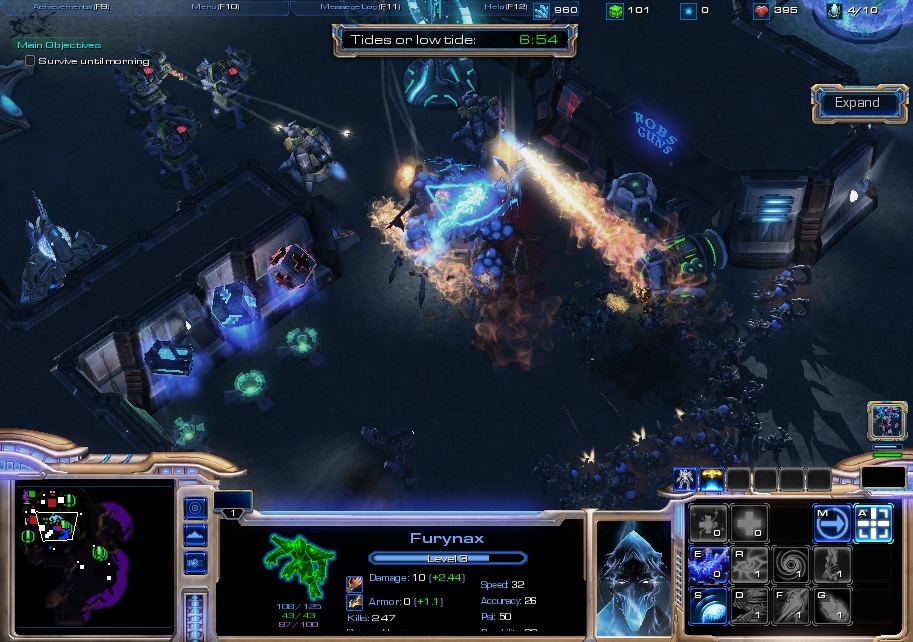Click the spiral vortex ability icon
Screen dimensions: 913x642
(789, 565)
